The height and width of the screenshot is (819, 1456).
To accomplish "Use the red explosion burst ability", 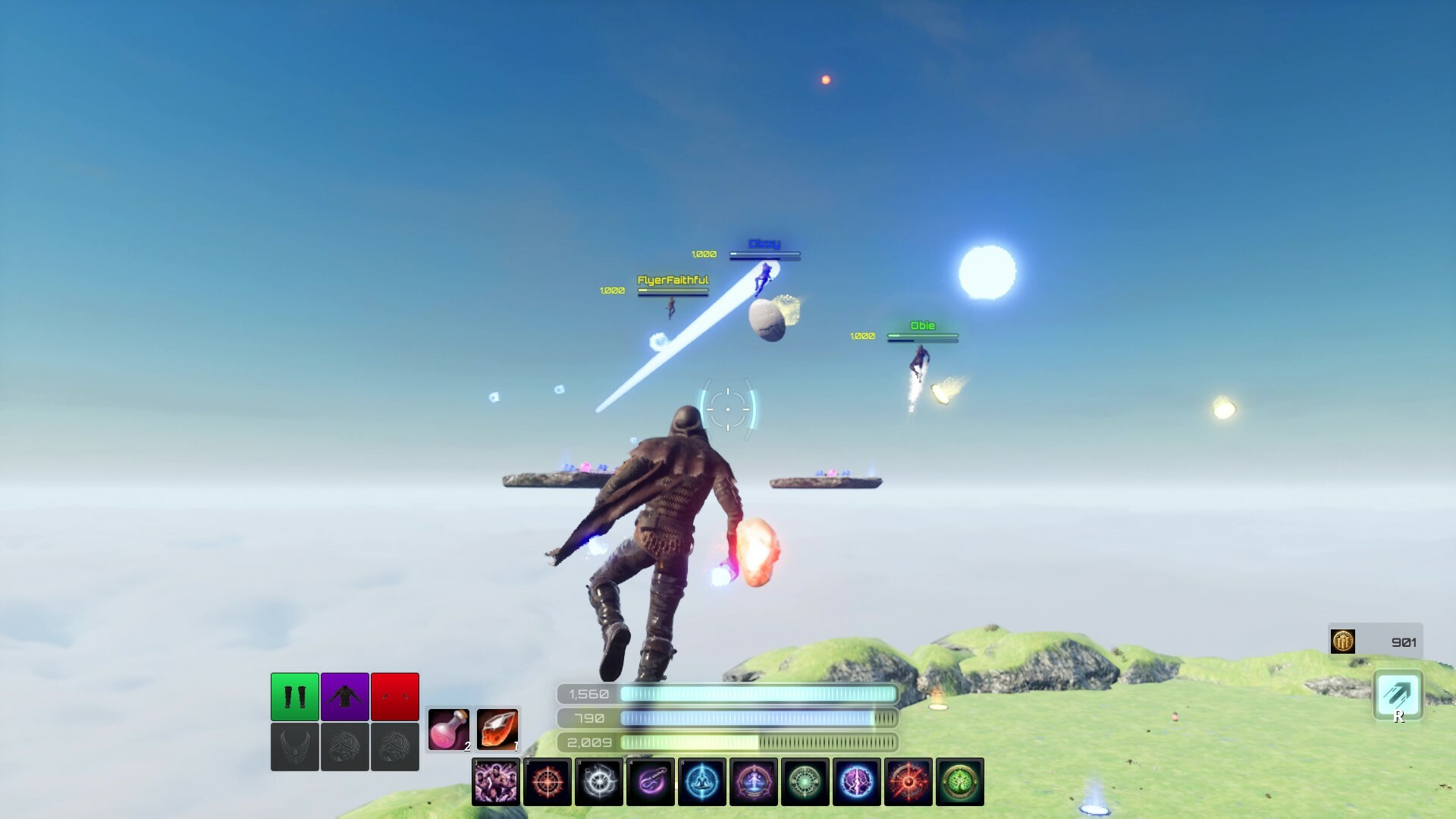I will click(908, 782).
